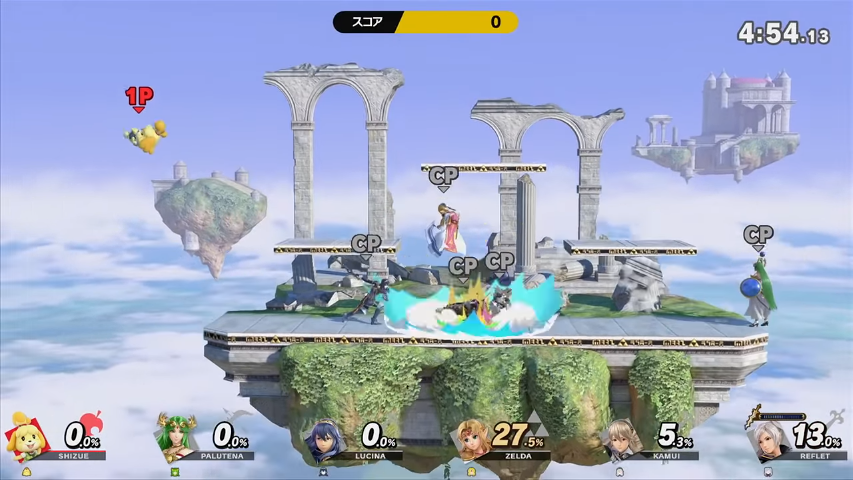Select Reflet's fighter portrait
The height and width of the screenshot is (480, 853).
(770, 439)
